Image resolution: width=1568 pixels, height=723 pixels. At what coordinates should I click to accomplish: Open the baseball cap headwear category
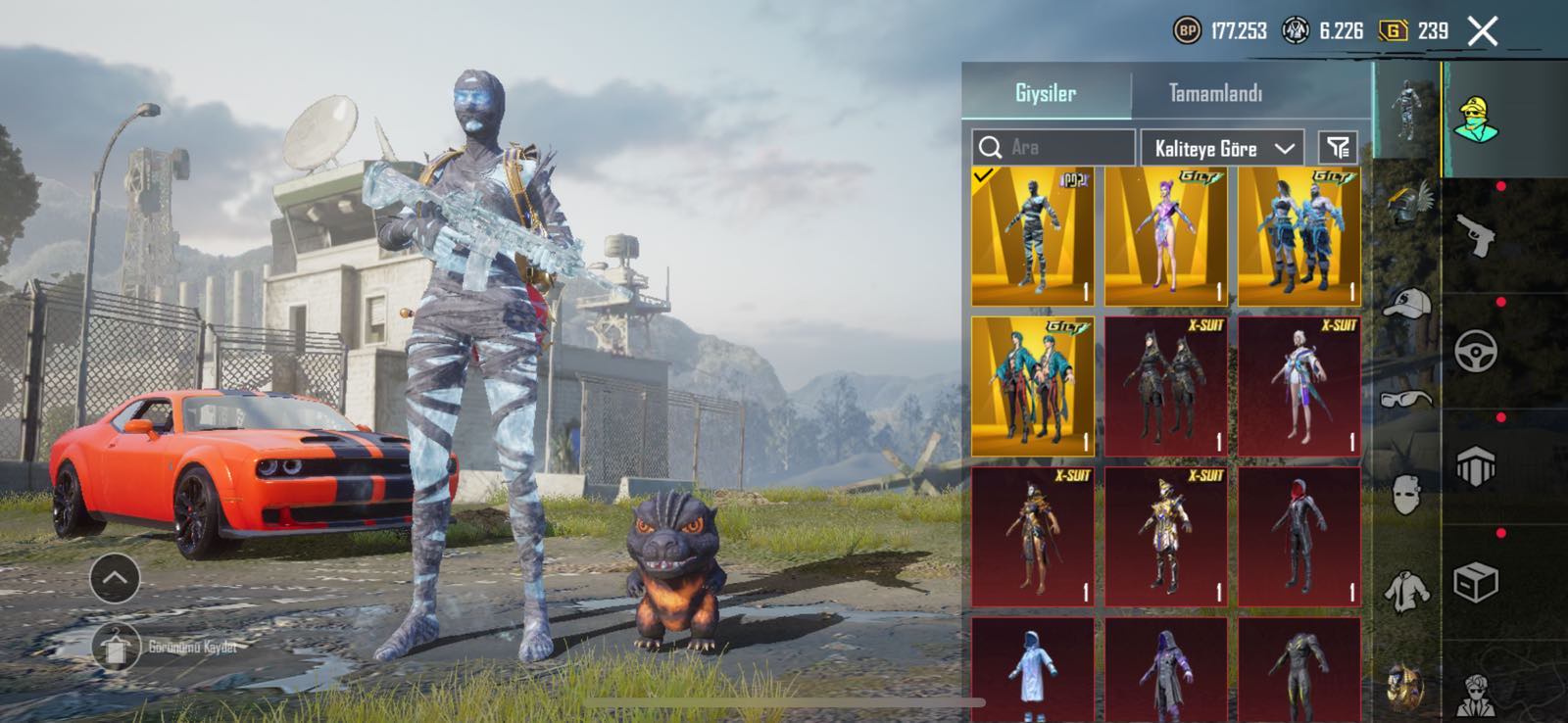[1407, 304]
